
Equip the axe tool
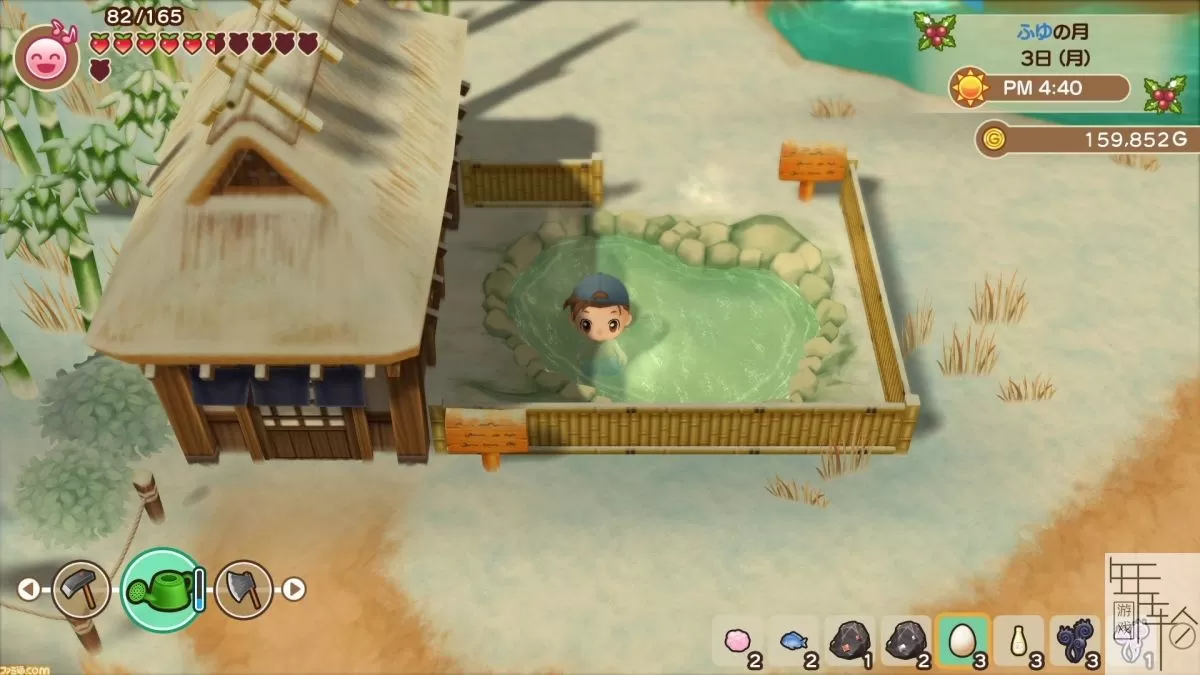[243, 589]
